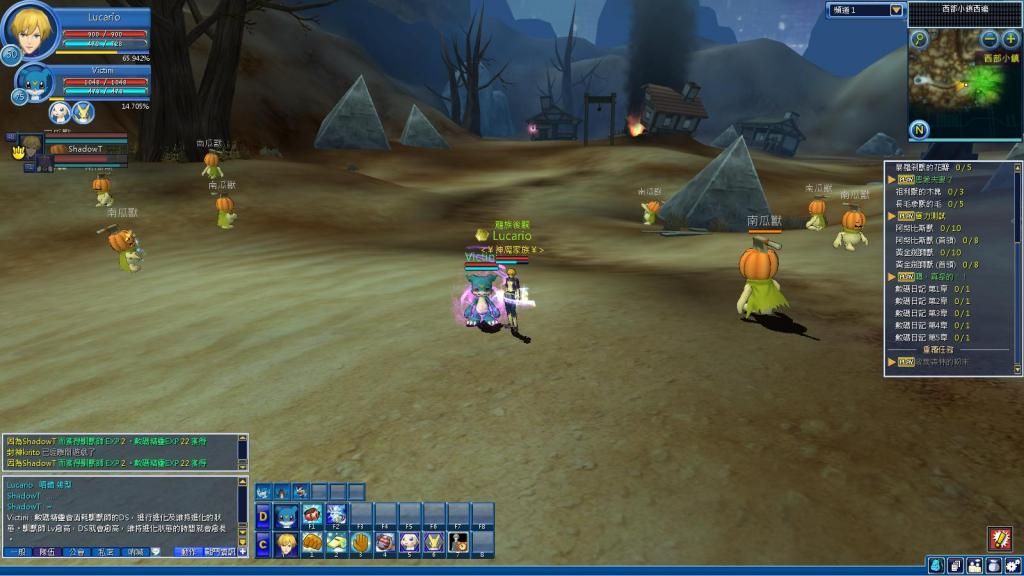Click the minimap zoom-in plus button

tap(1011, 39)
